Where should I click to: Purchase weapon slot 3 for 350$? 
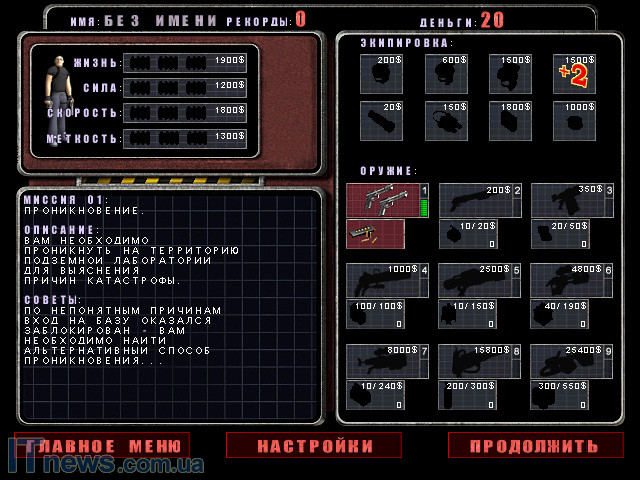[572, 200]
